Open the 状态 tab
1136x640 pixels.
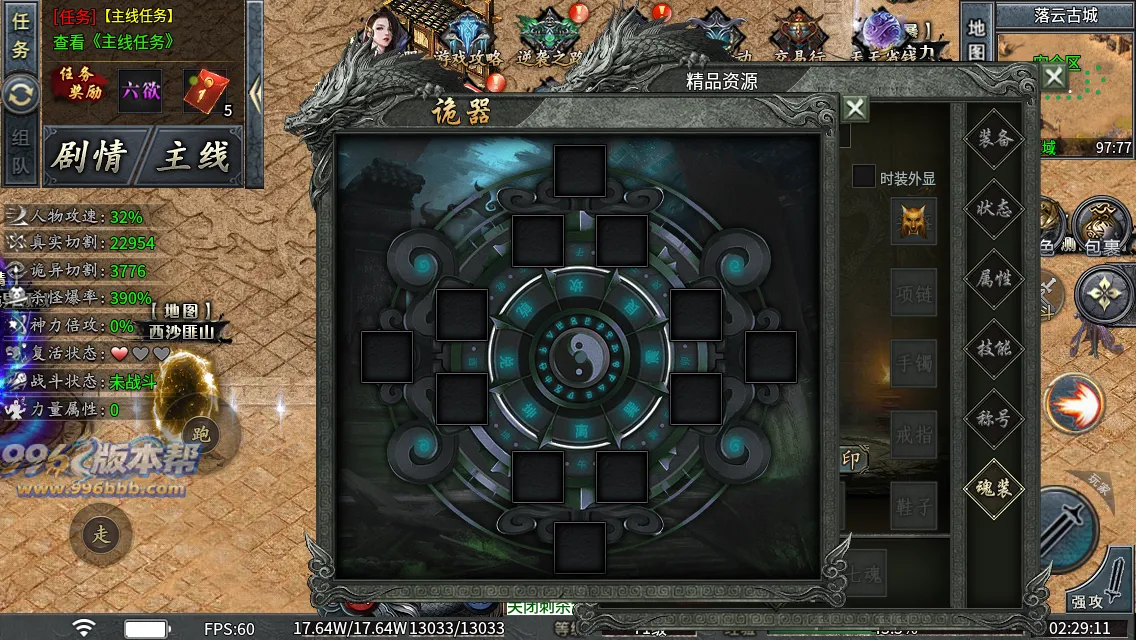(x=994, y=208)
